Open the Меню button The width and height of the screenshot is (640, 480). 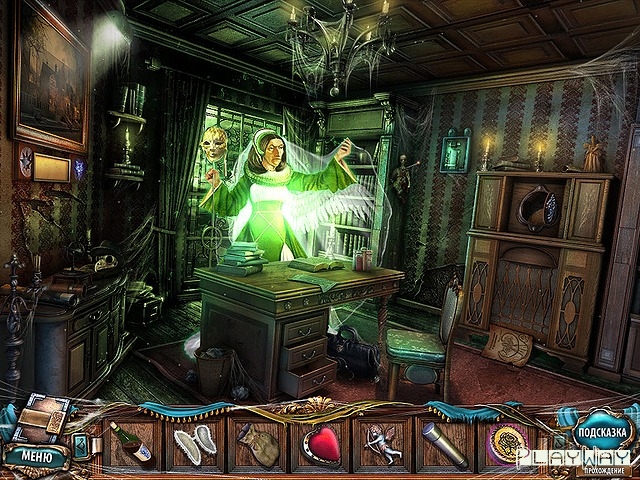(33, 456)
